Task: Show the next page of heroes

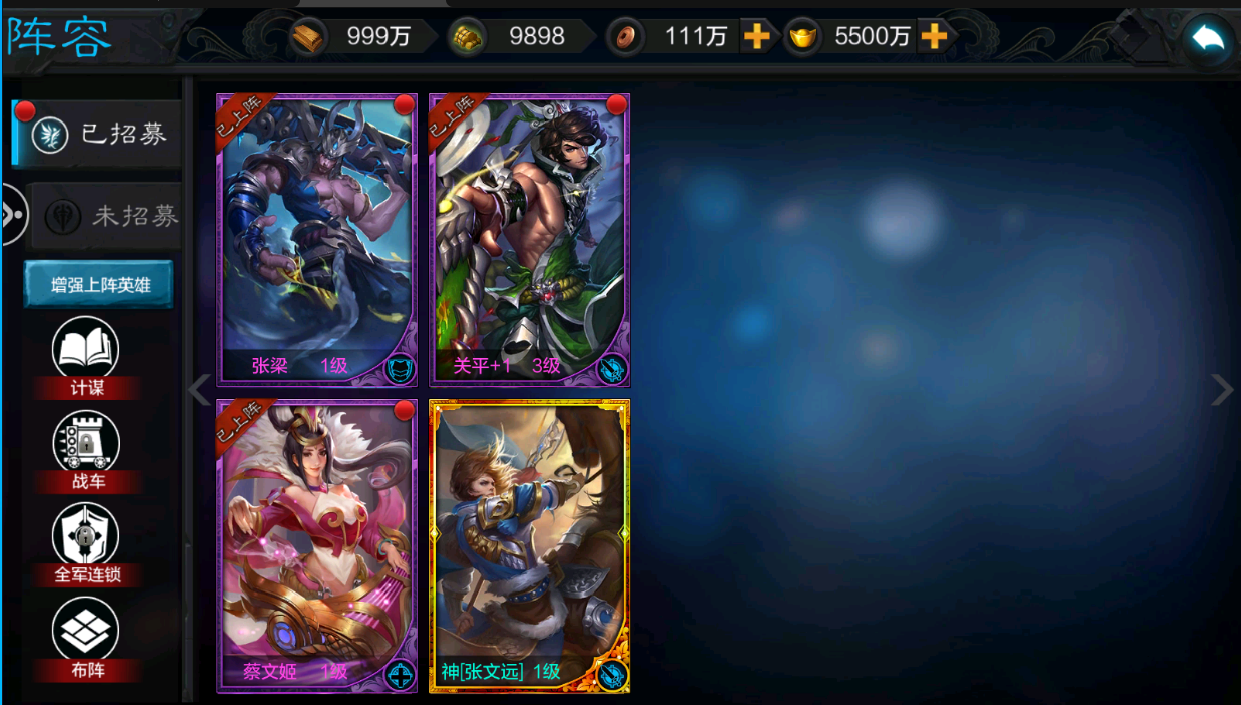Action: [x=1222, y=390]
